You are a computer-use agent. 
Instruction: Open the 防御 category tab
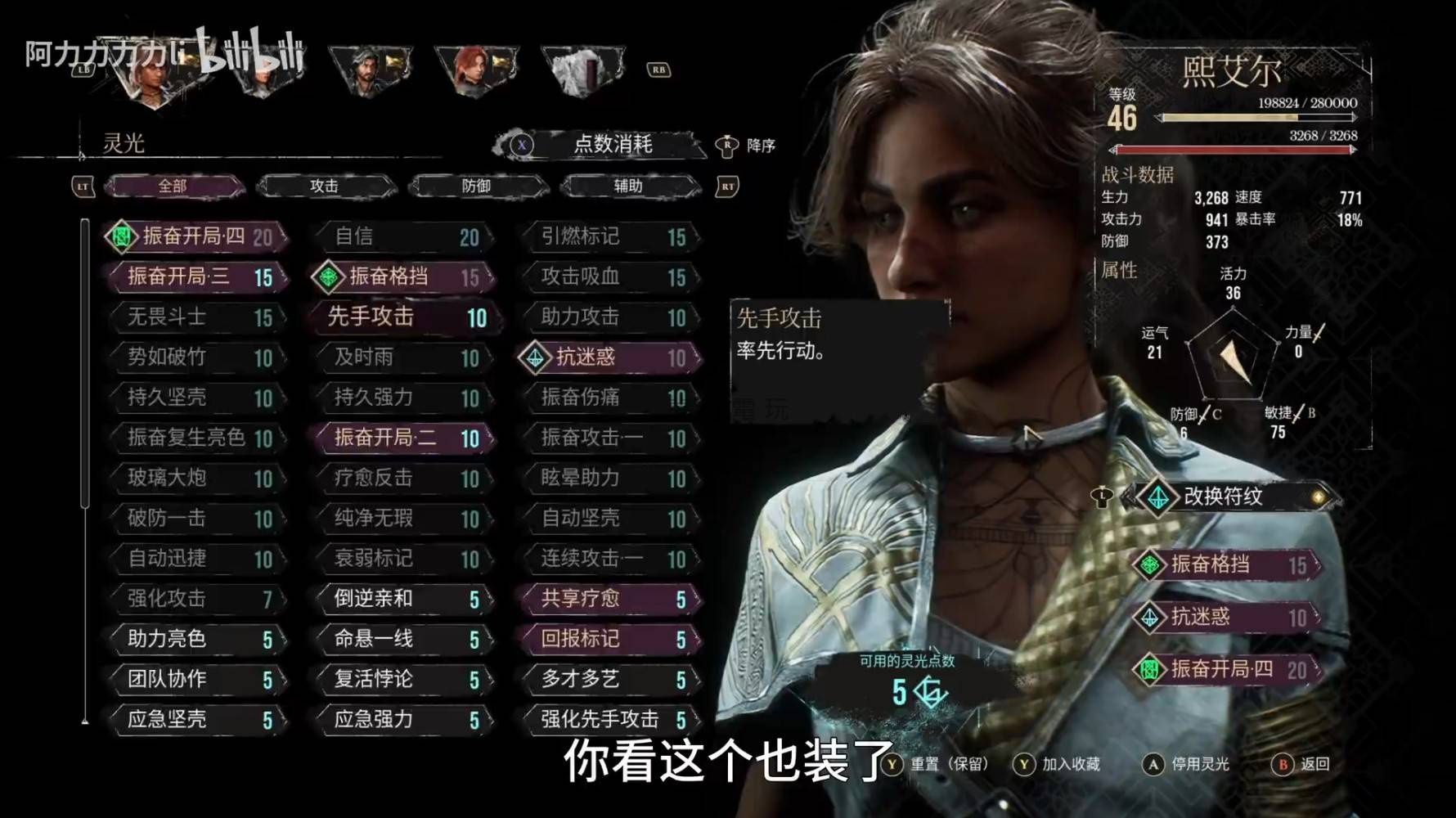(x=476, y=187)
